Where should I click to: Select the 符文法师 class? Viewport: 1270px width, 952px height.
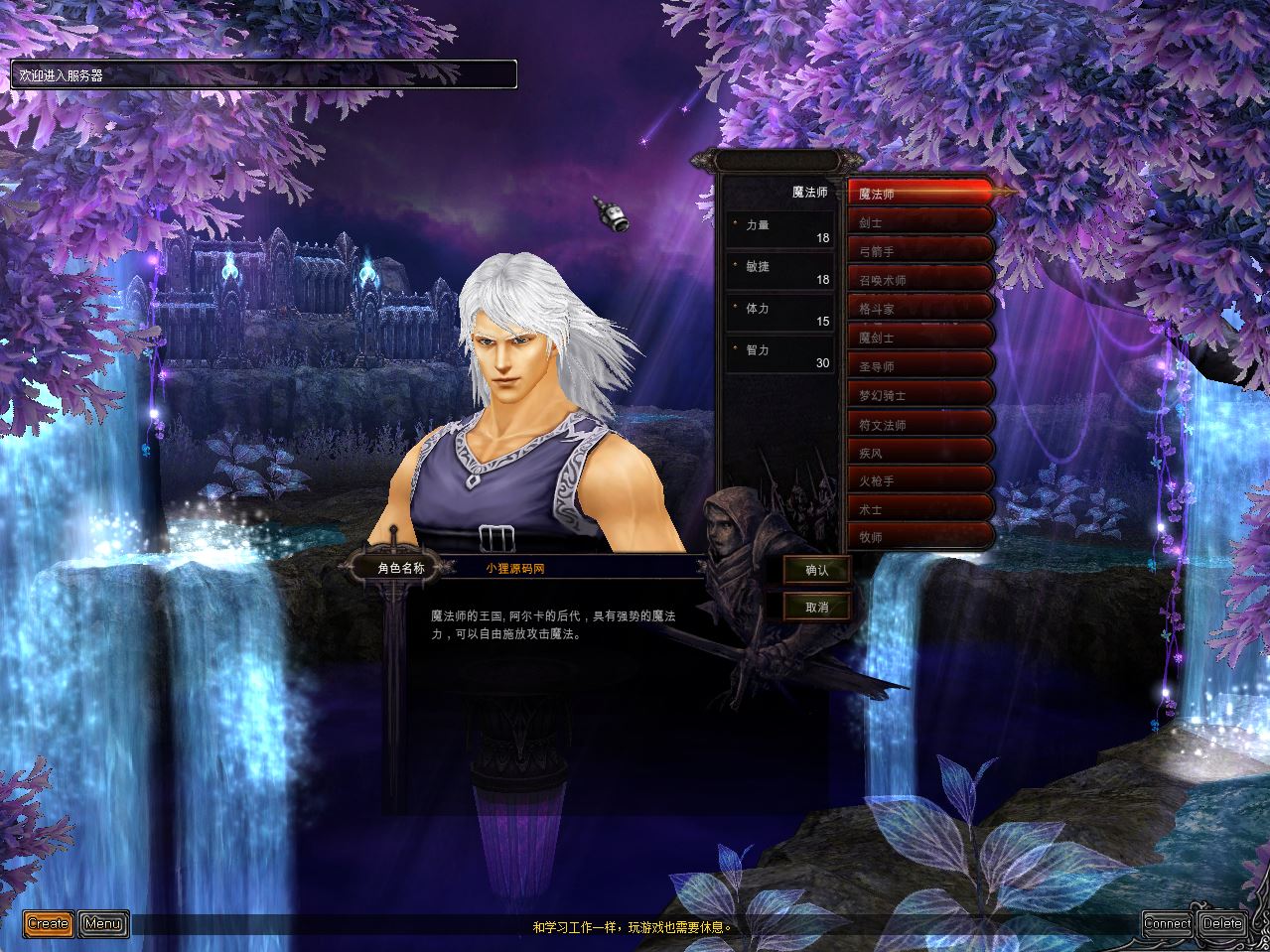[918, 424]
